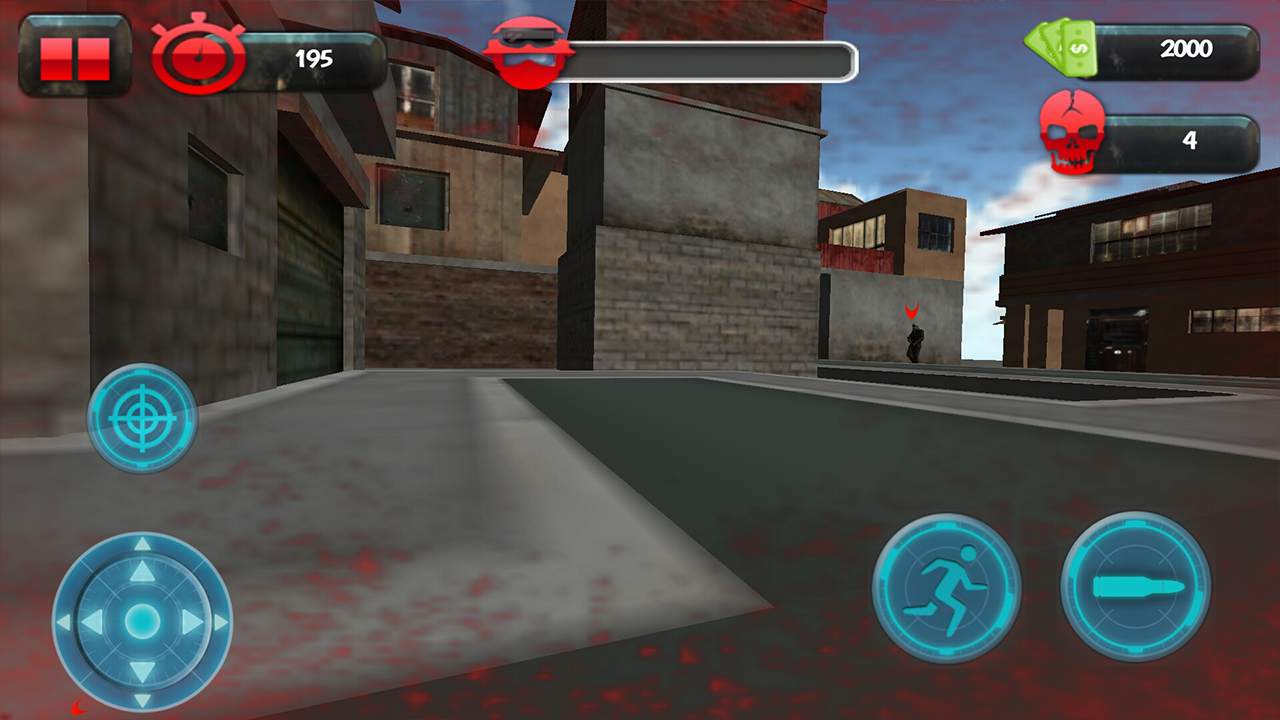Click the money amount showing 2000
1280x720 pixels.
[x=1188, y=48]
